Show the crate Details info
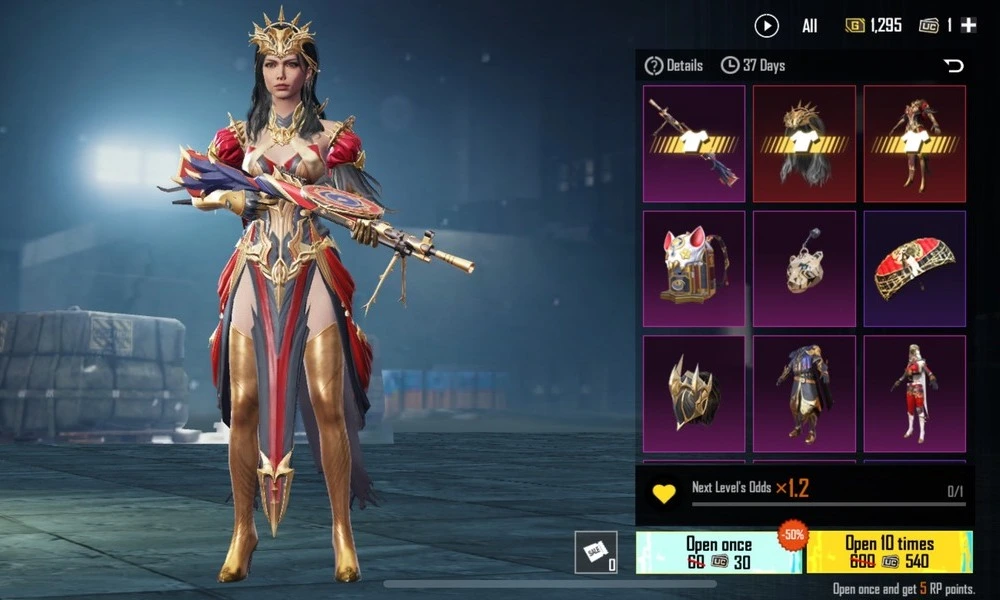 (674, 66)
